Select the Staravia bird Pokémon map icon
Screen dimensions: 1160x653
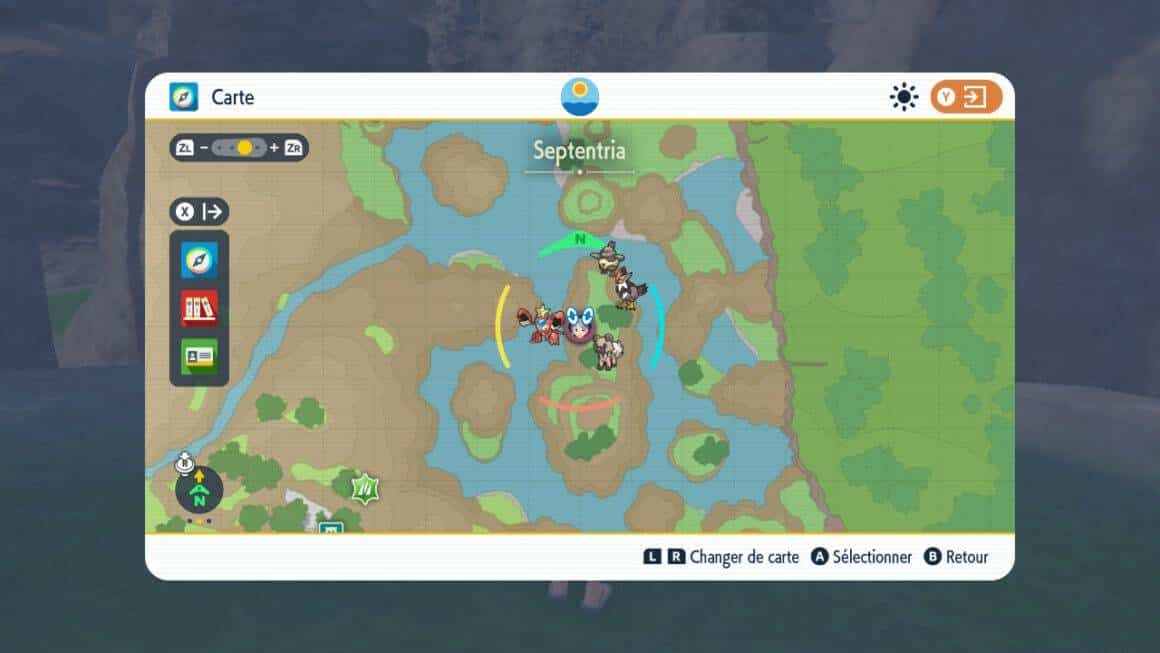pos(630,287)
